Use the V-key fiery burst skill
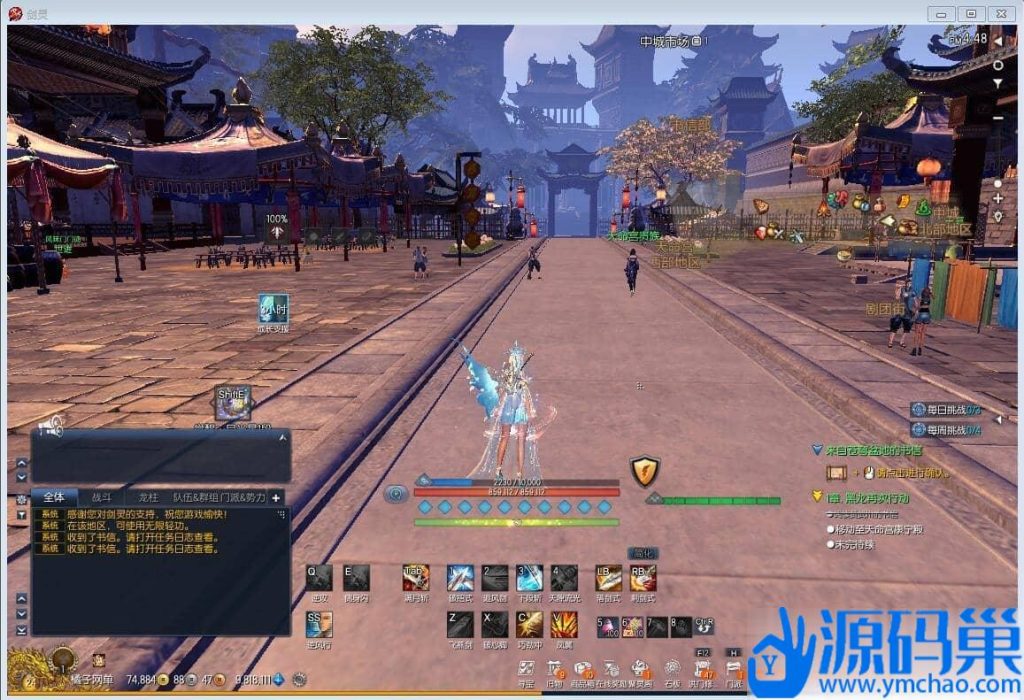 [564, 624]
